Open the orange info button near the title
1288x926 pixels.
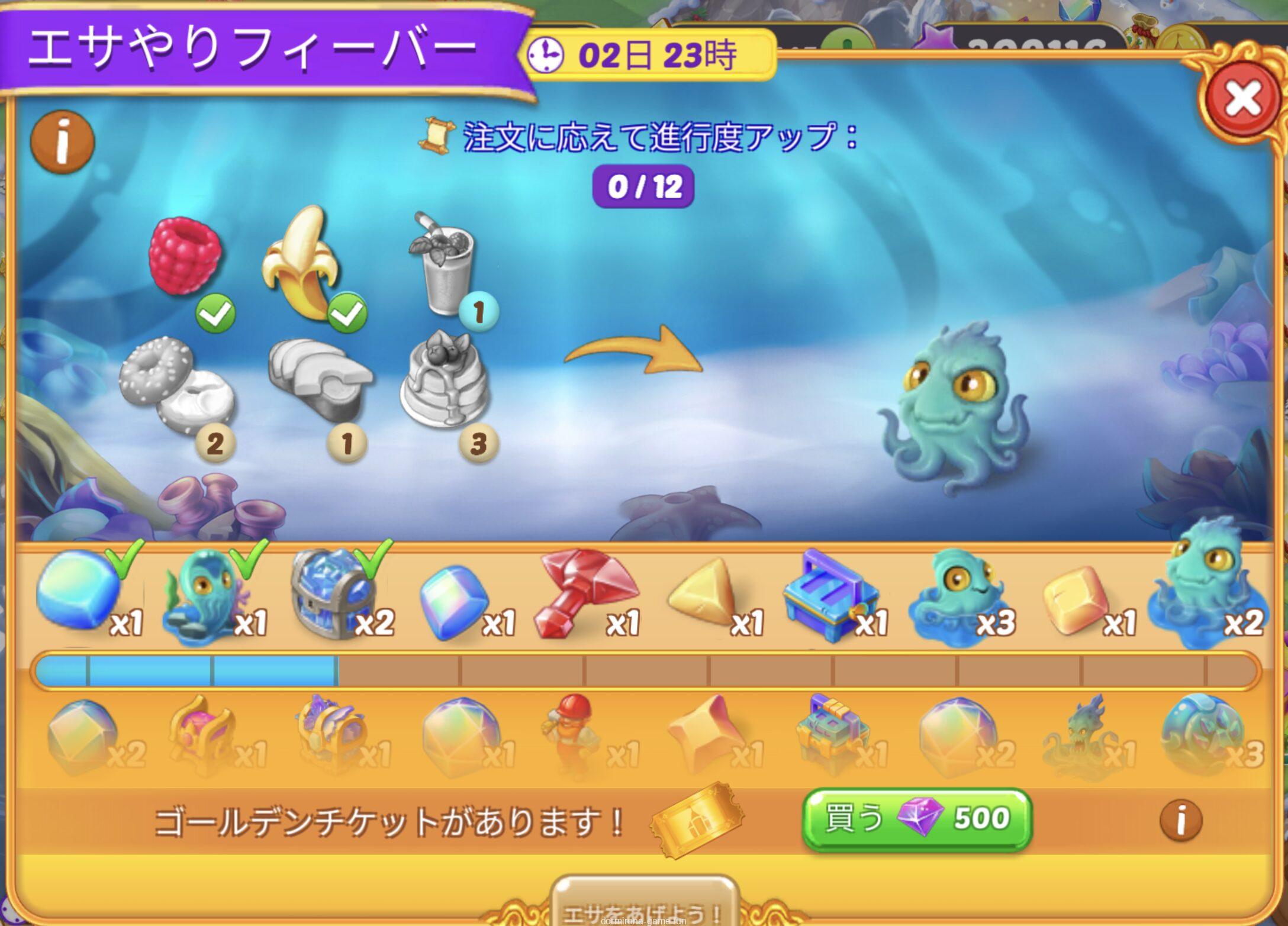63,142
